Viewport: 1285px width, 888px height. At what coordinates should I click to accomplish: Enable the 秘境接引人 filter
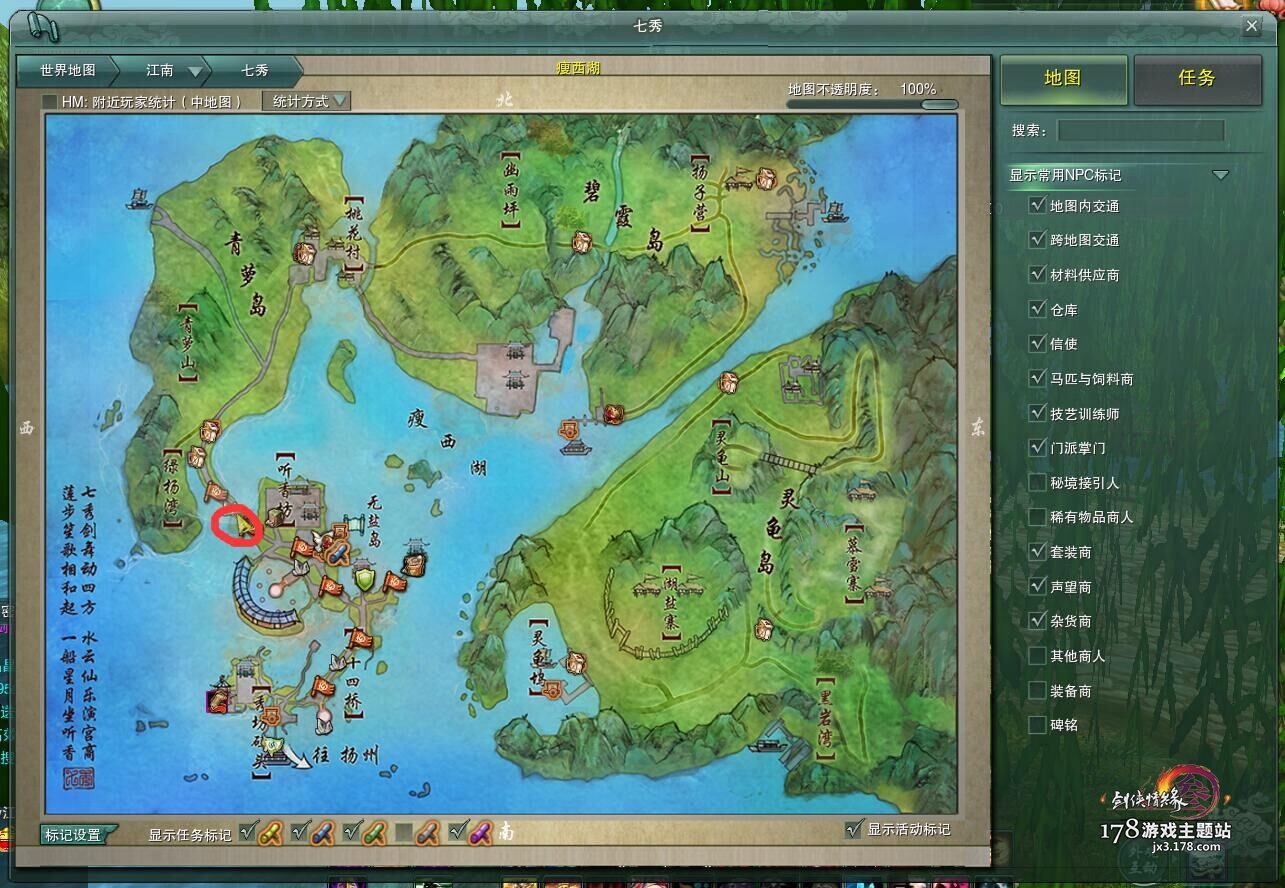[x=1037, y=482]
